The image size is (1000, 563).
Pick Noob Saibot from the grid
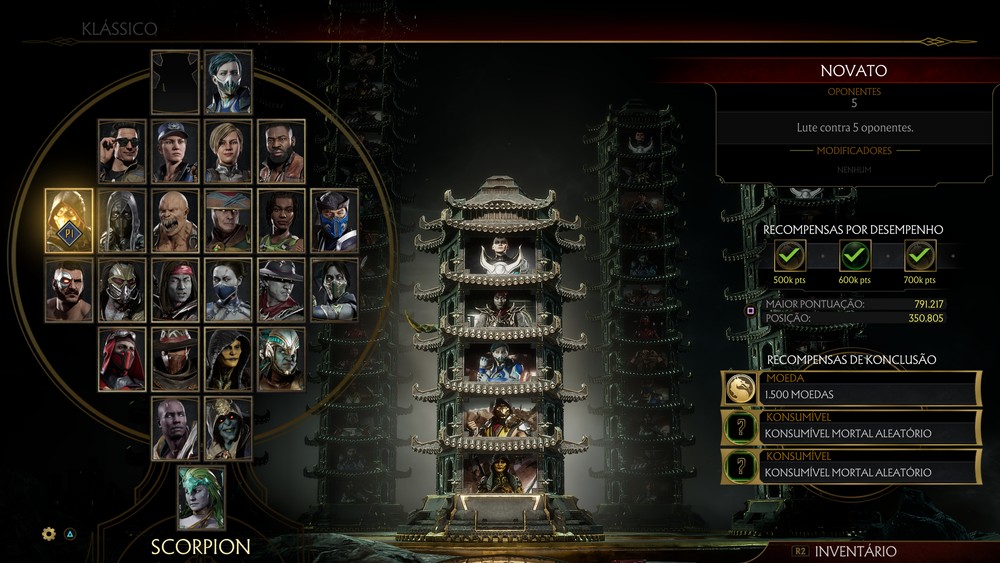122,220
